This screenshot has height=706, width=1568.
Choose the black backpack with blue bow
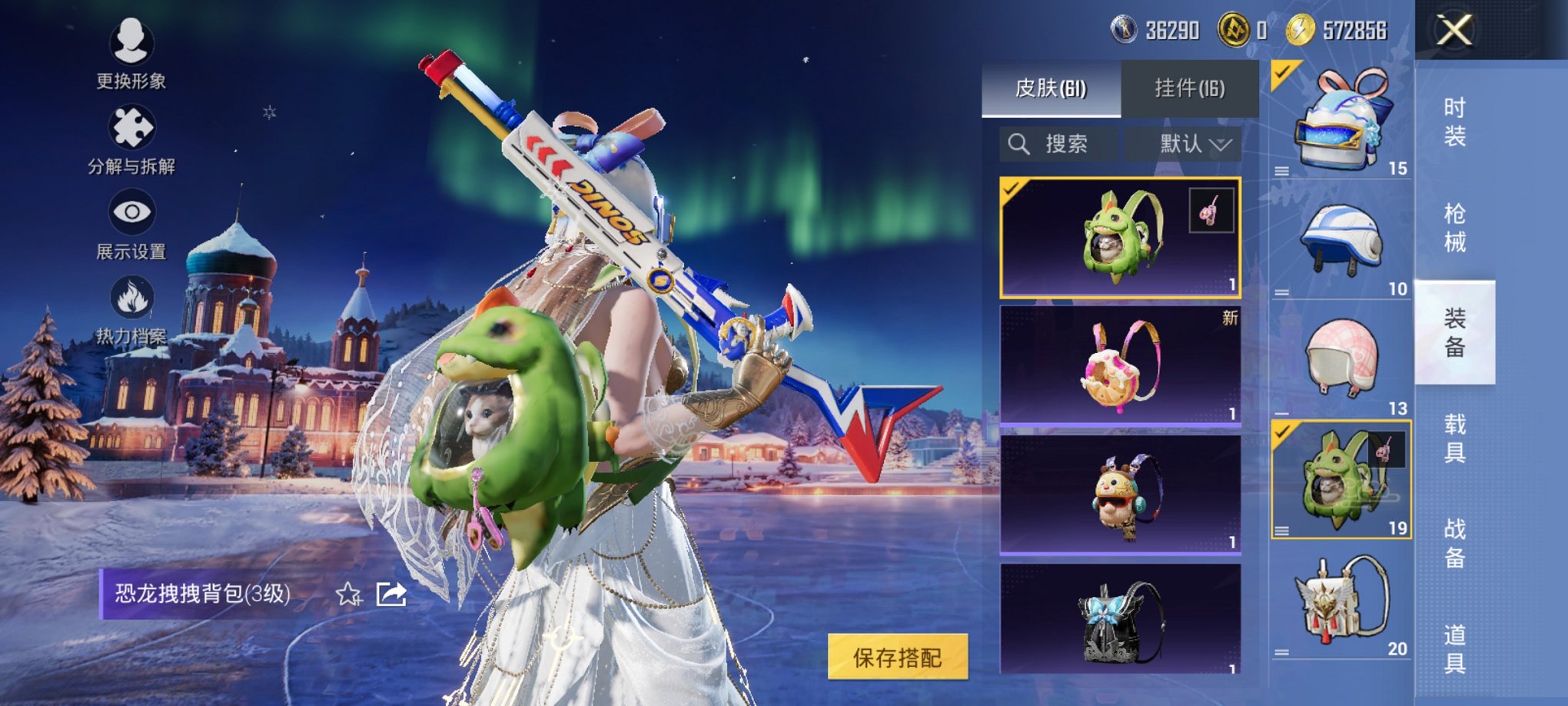(x=1119, y=620)
